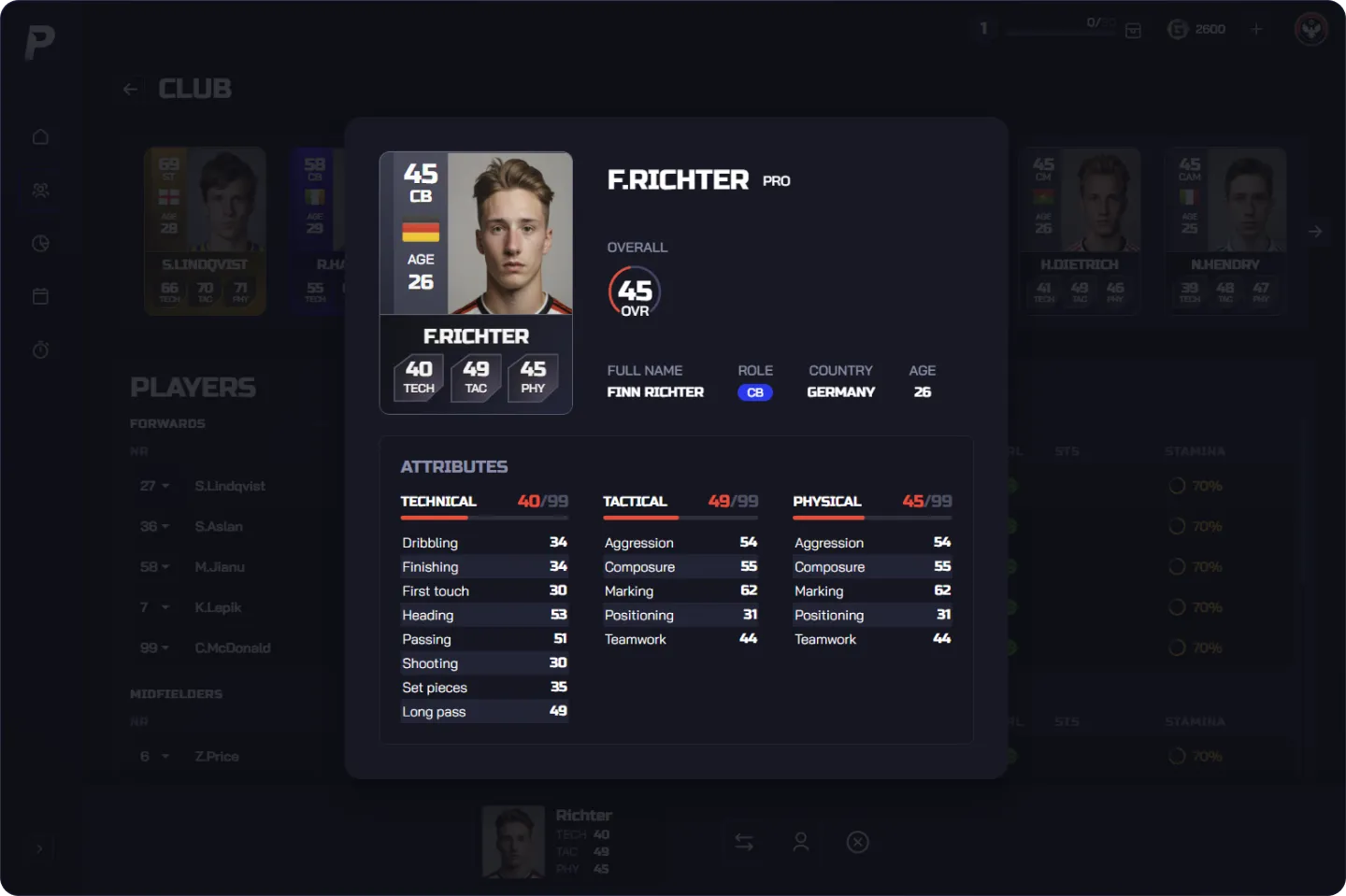Click the 45 OVR overall rating circle

(634, 292)
